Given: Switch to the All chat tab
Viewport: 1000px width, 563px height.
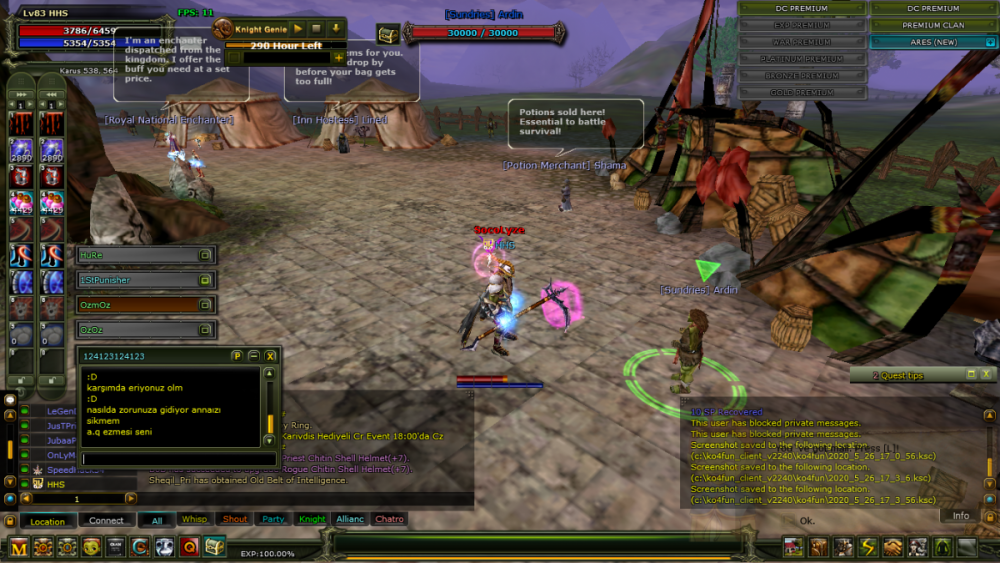Looking at the screenshot, I should [156, 520].
